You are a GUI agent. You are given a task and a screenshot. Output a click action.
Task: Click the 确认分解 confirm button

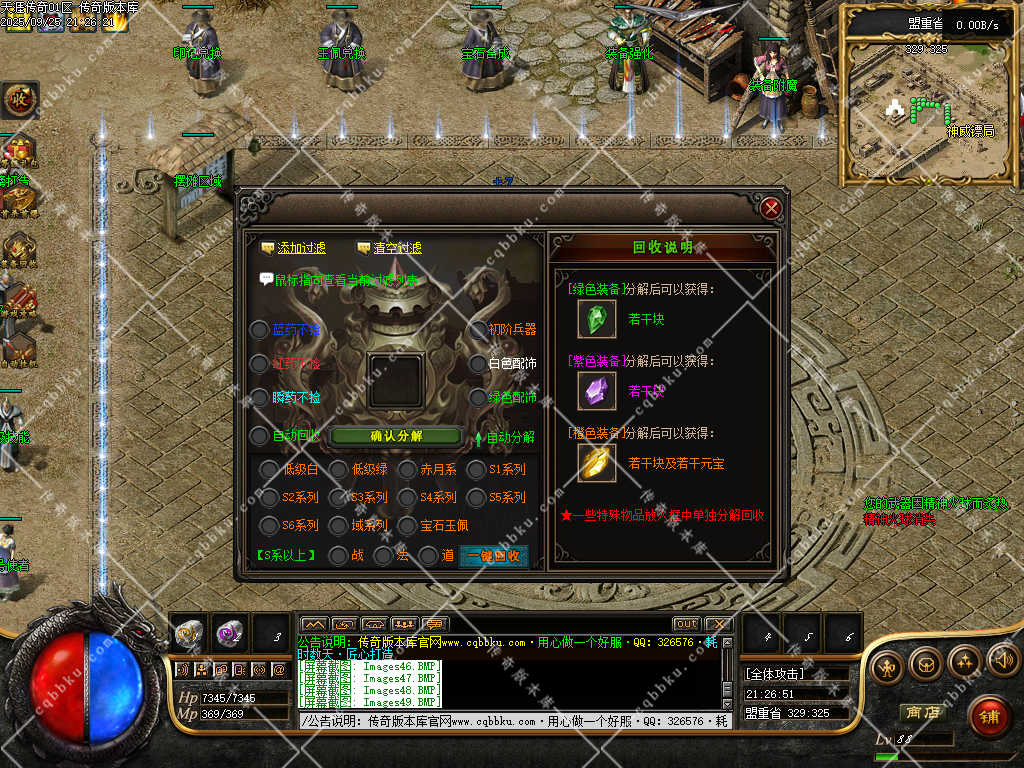click(396, 436)
